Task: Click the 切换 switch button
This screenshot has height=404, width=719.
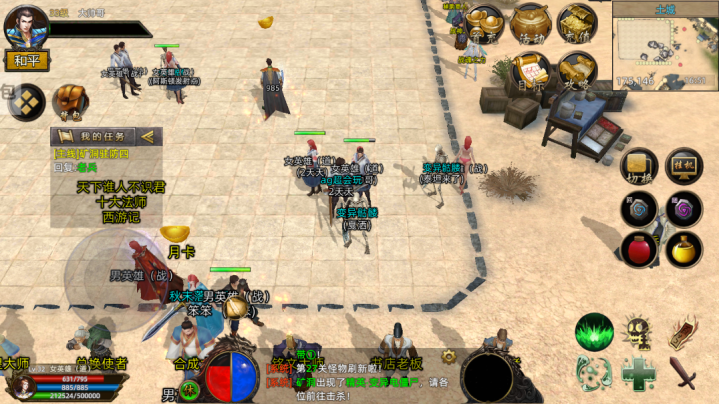Action: (638, 166)
